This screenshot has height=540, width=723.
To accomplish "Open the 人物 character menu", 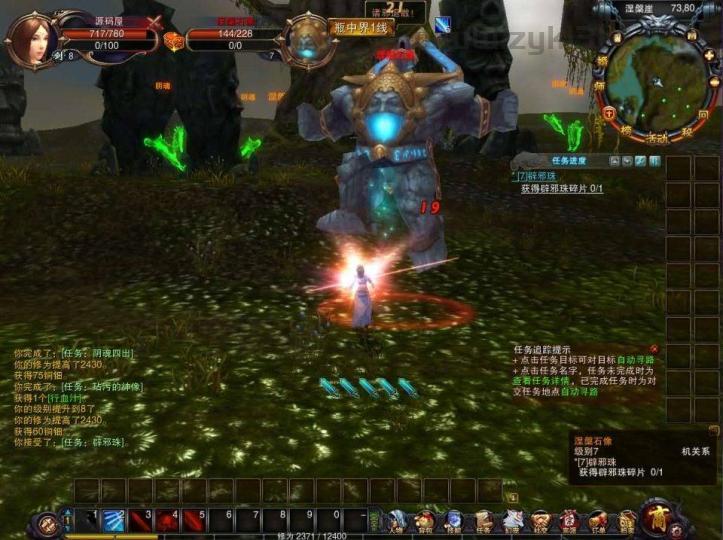I will pos(396,519).
